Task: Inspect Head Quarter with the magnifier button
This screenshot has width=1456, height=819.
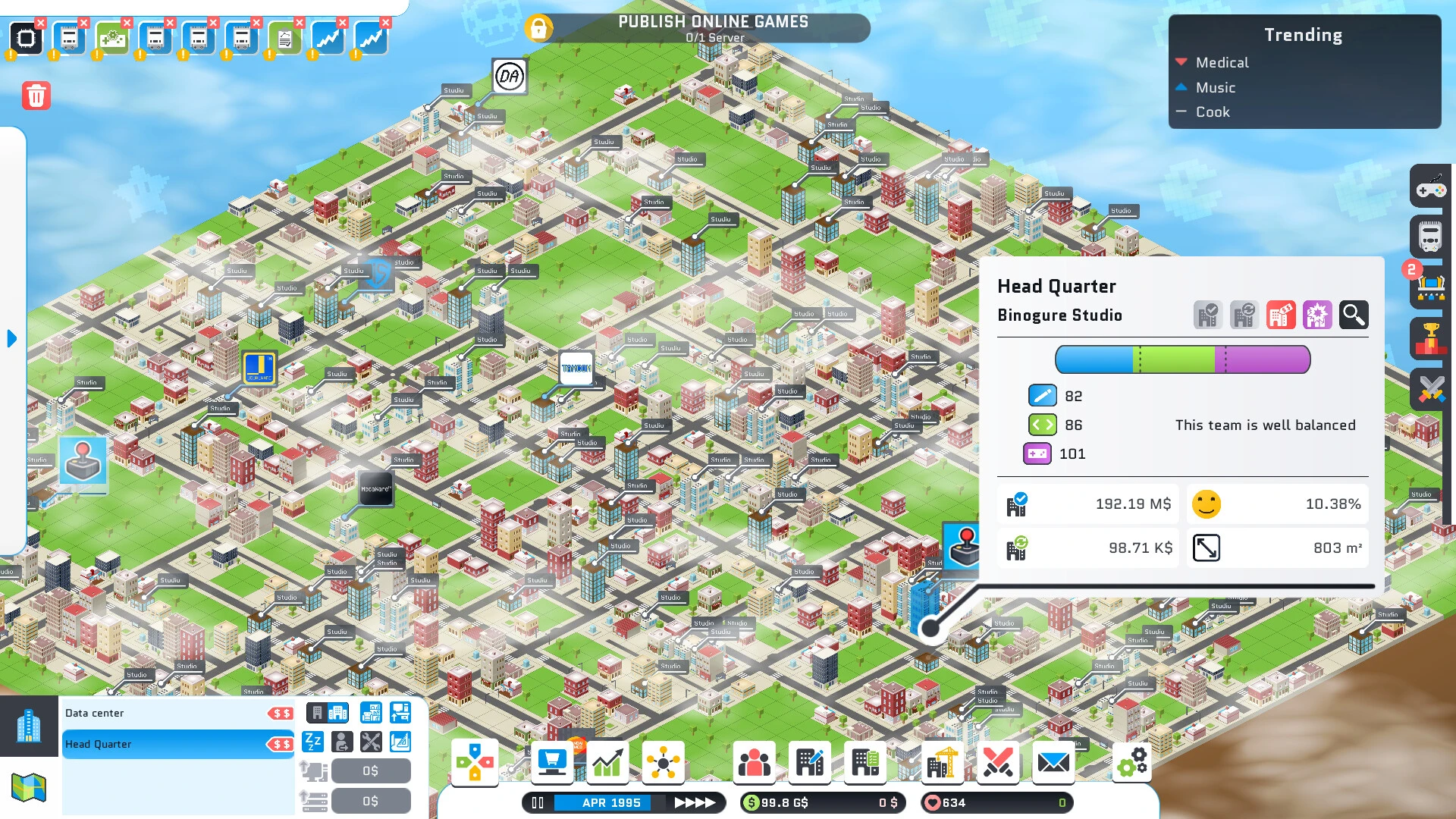Action: tap(1353, 314)
